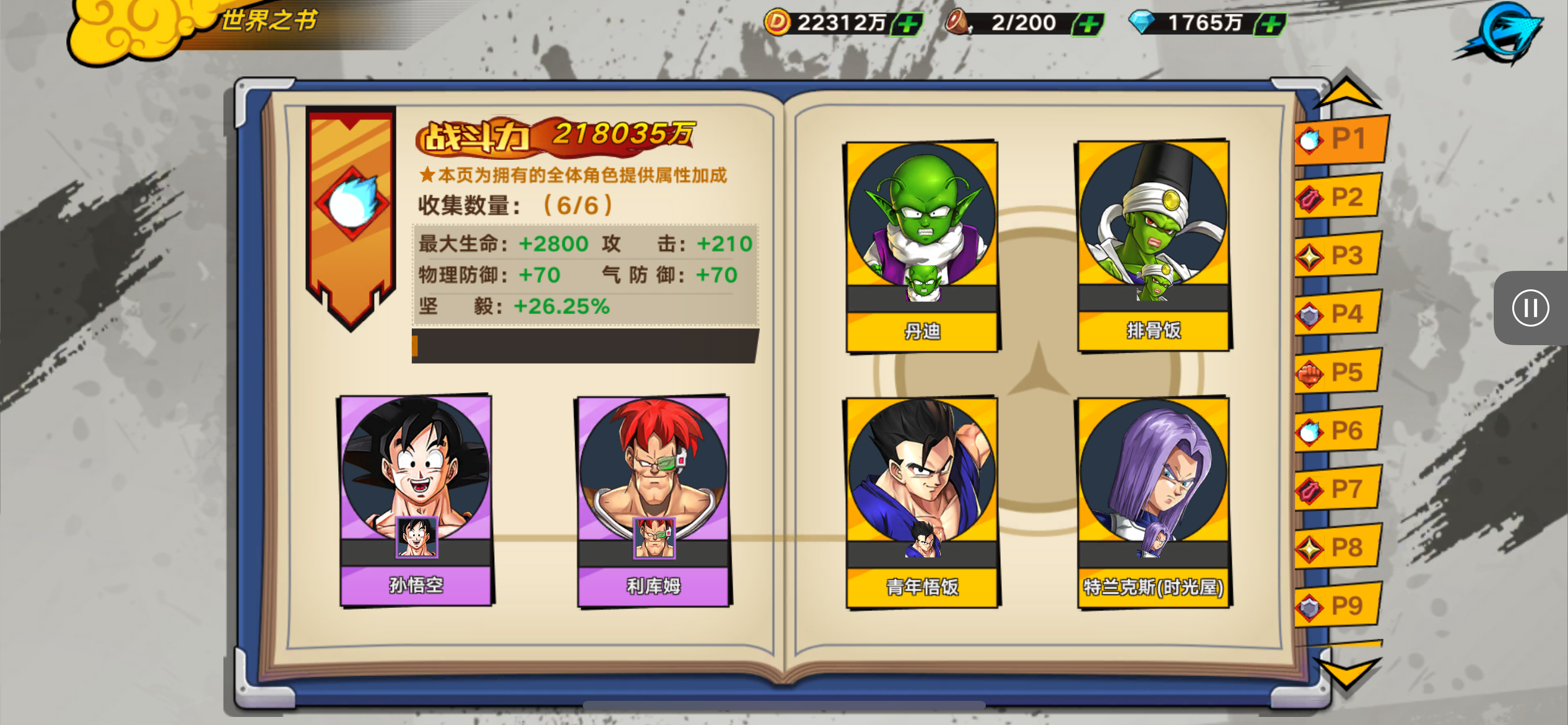Show the P5 page tab

point(1339,372)
